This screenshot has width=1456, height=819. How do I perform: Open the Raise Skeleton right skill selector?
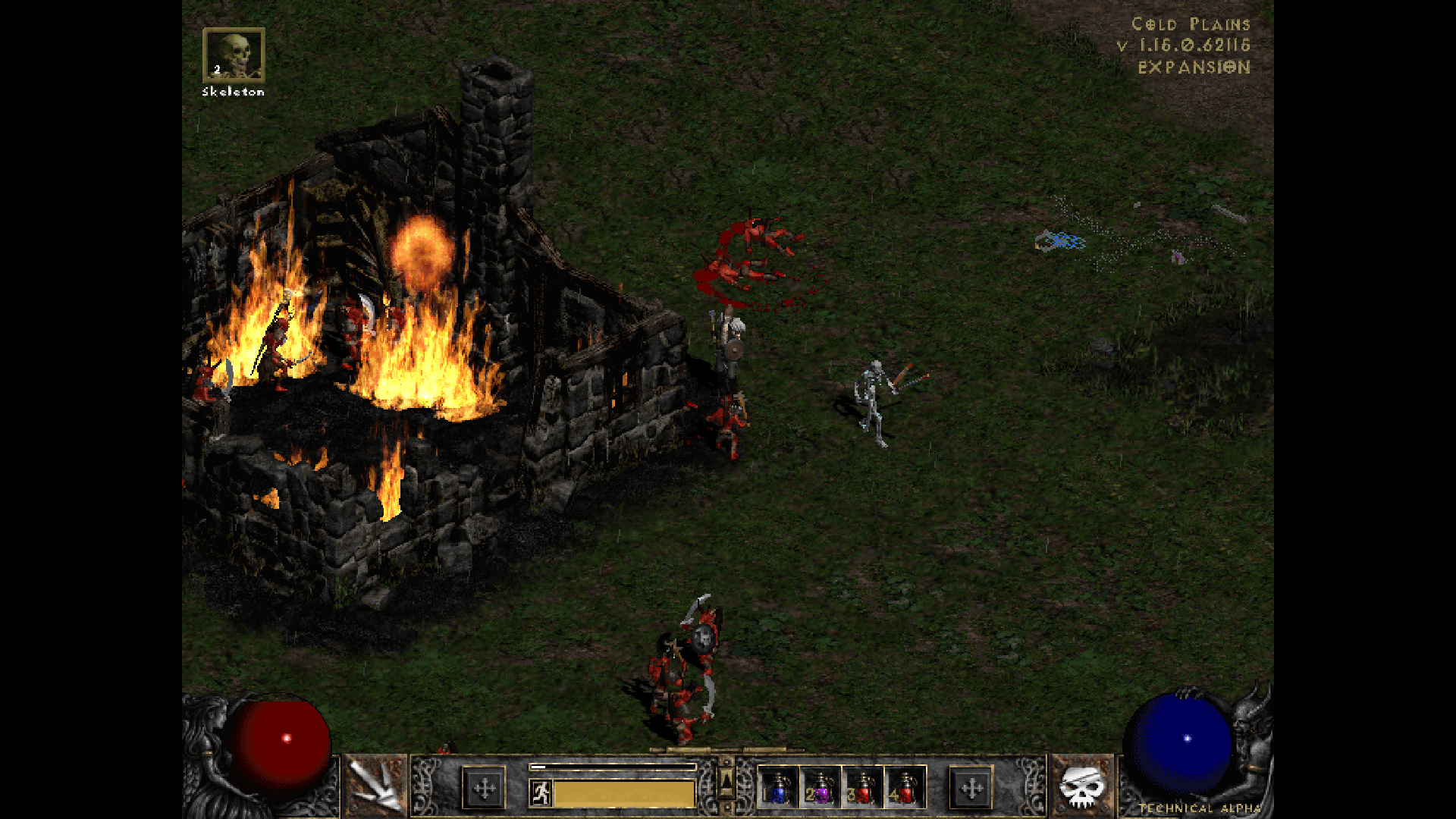[x=1082, y=786]
